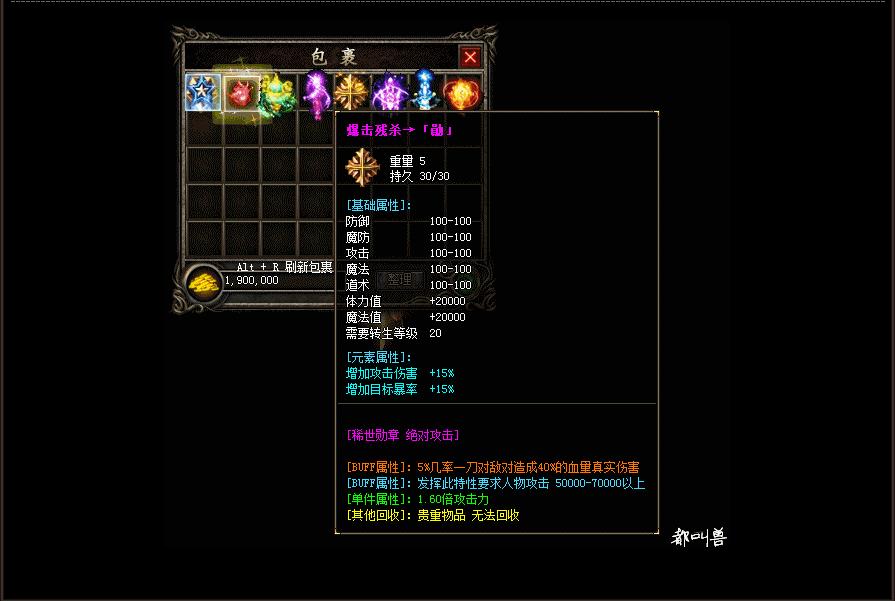Click the 整理 sort button
Image resolution: width=895 pixels, height=601 pixels.
pos(399,280)
